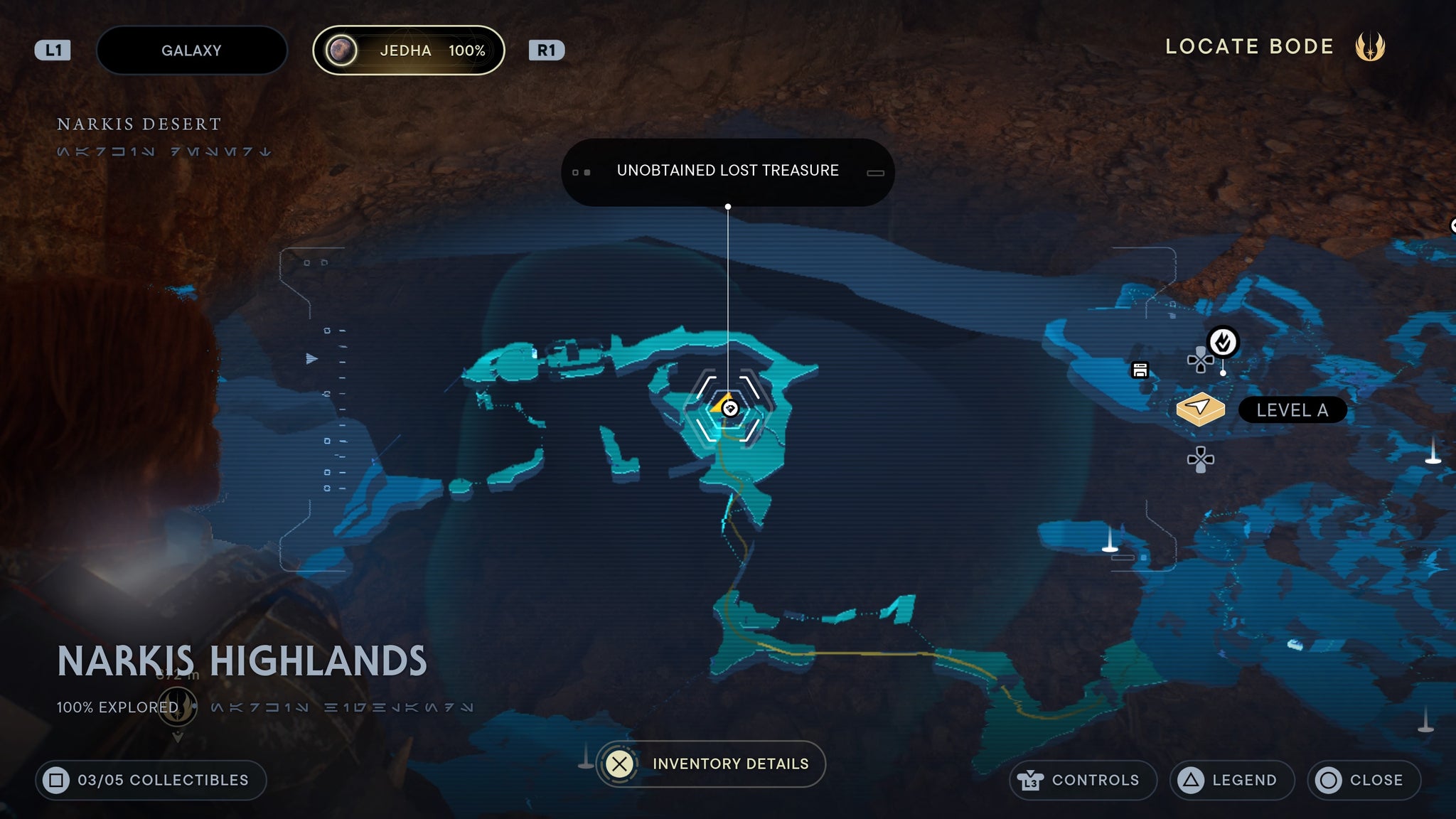This screenshot has width=1456, height=819.
Task: Show the map Legend
Action: pos(1231,780)
